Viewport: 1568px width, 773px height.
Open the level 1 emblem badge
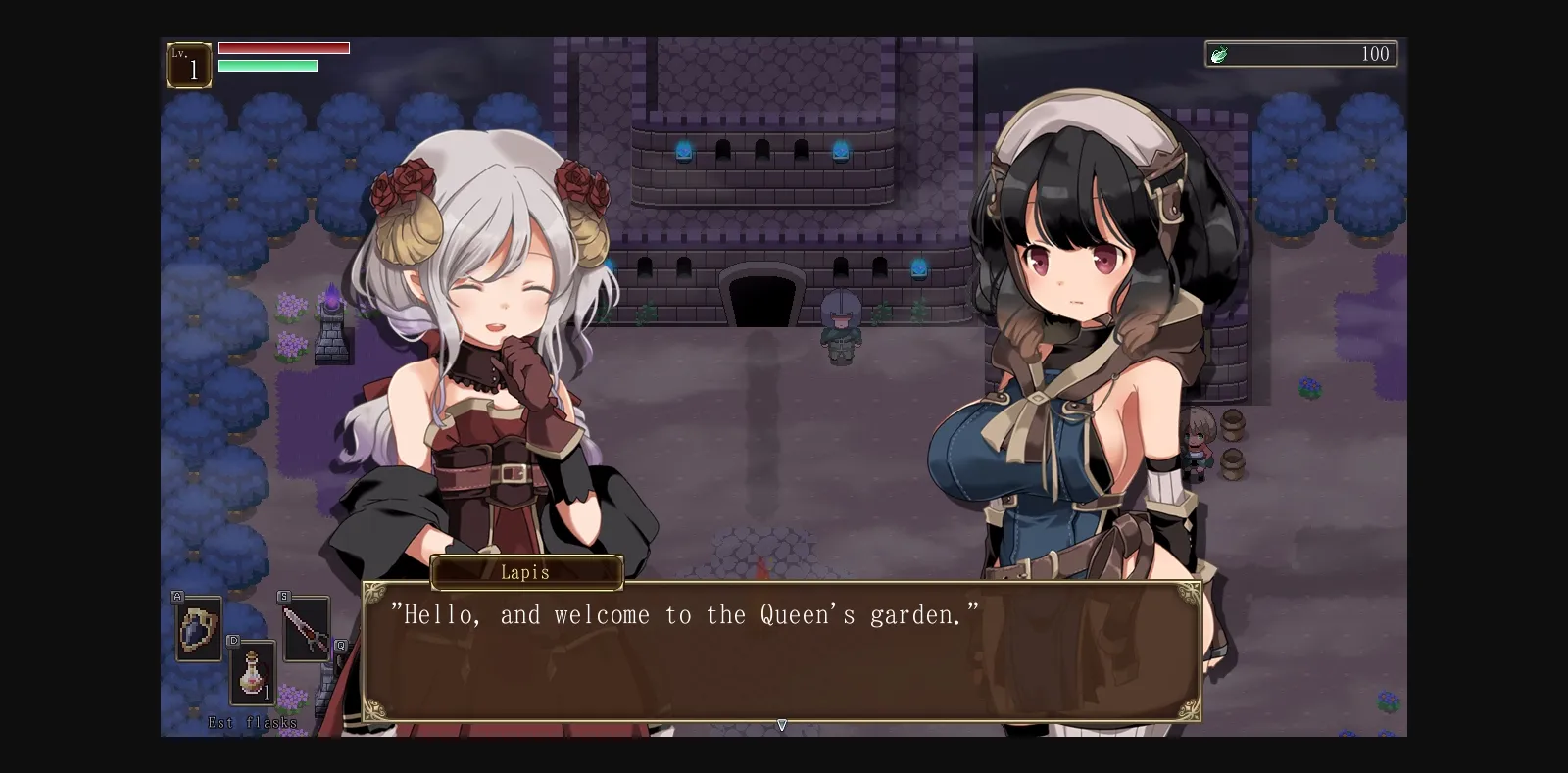pos(189,64)
